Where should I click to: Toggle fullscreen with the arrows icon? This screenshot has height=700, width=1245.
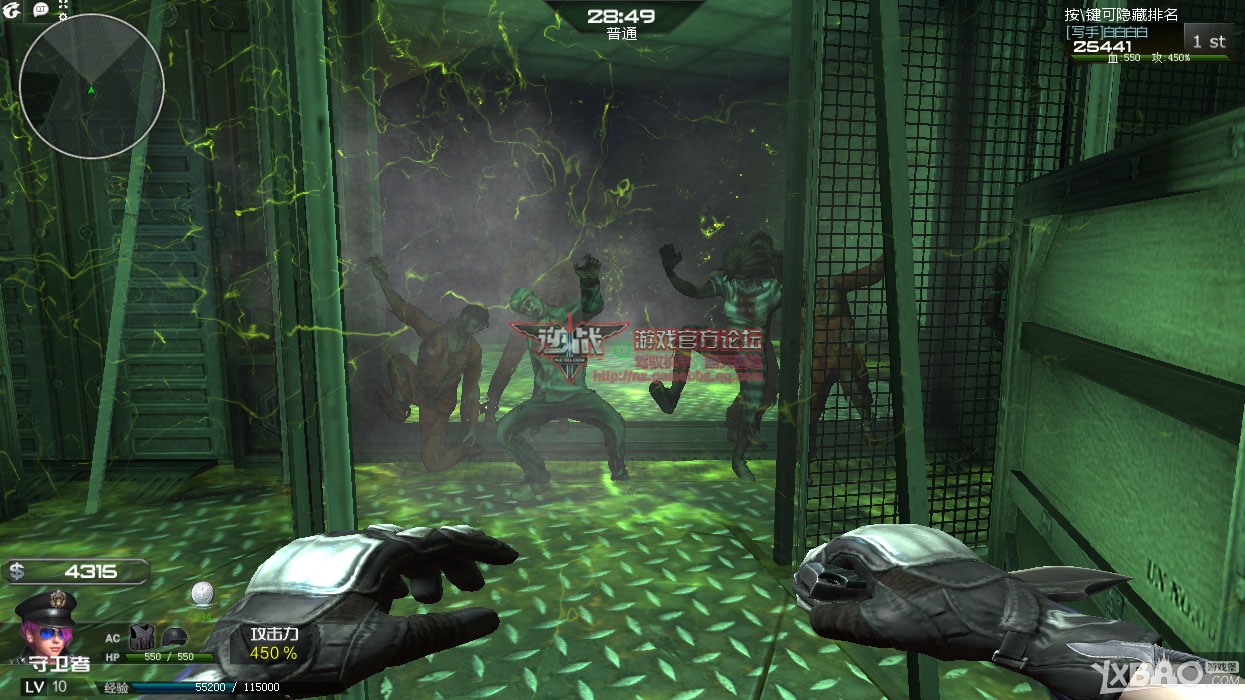point(64,4)
